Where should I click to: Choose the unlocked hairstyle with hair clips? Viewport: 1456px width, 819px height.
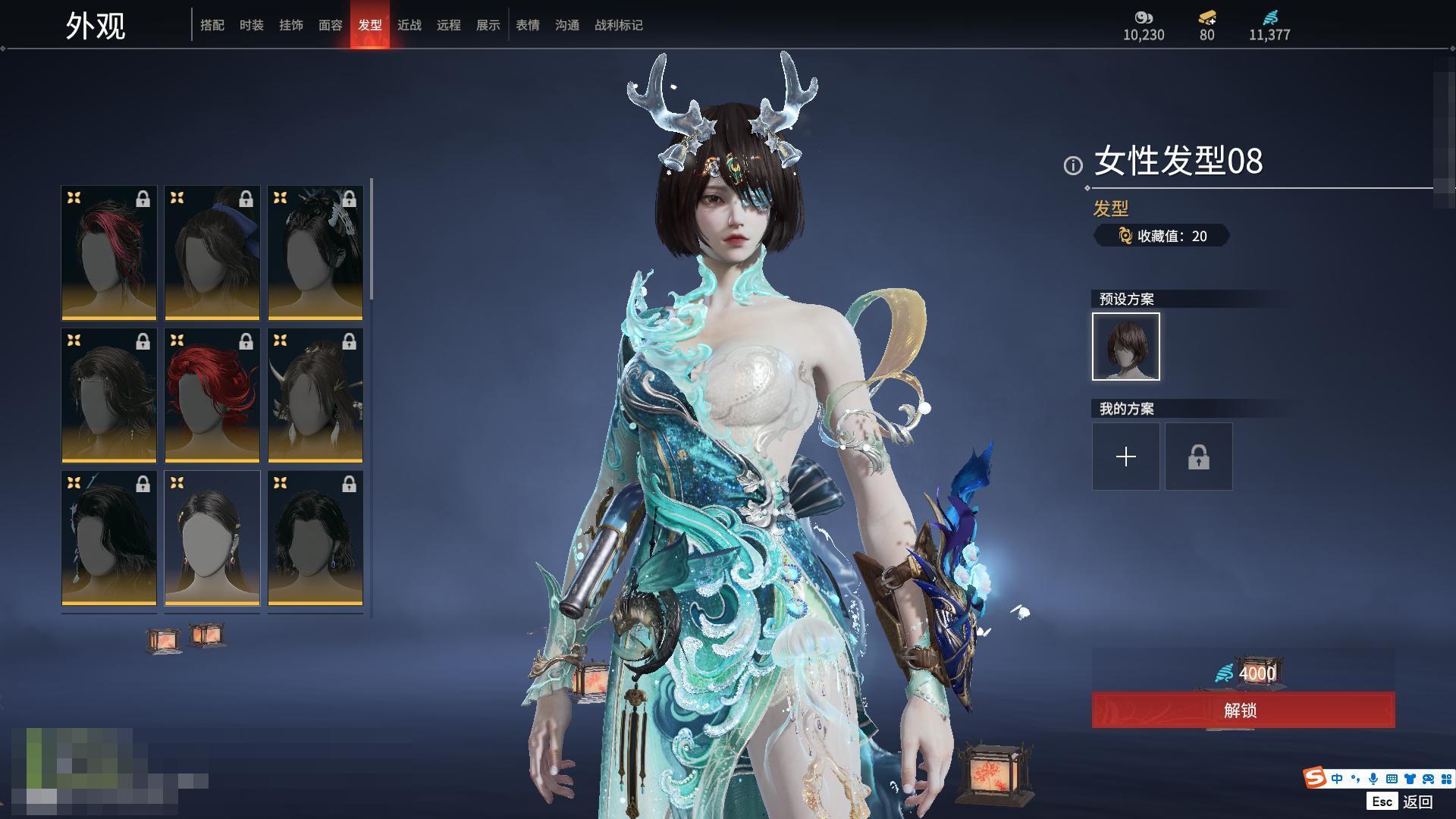pos(212,538)
